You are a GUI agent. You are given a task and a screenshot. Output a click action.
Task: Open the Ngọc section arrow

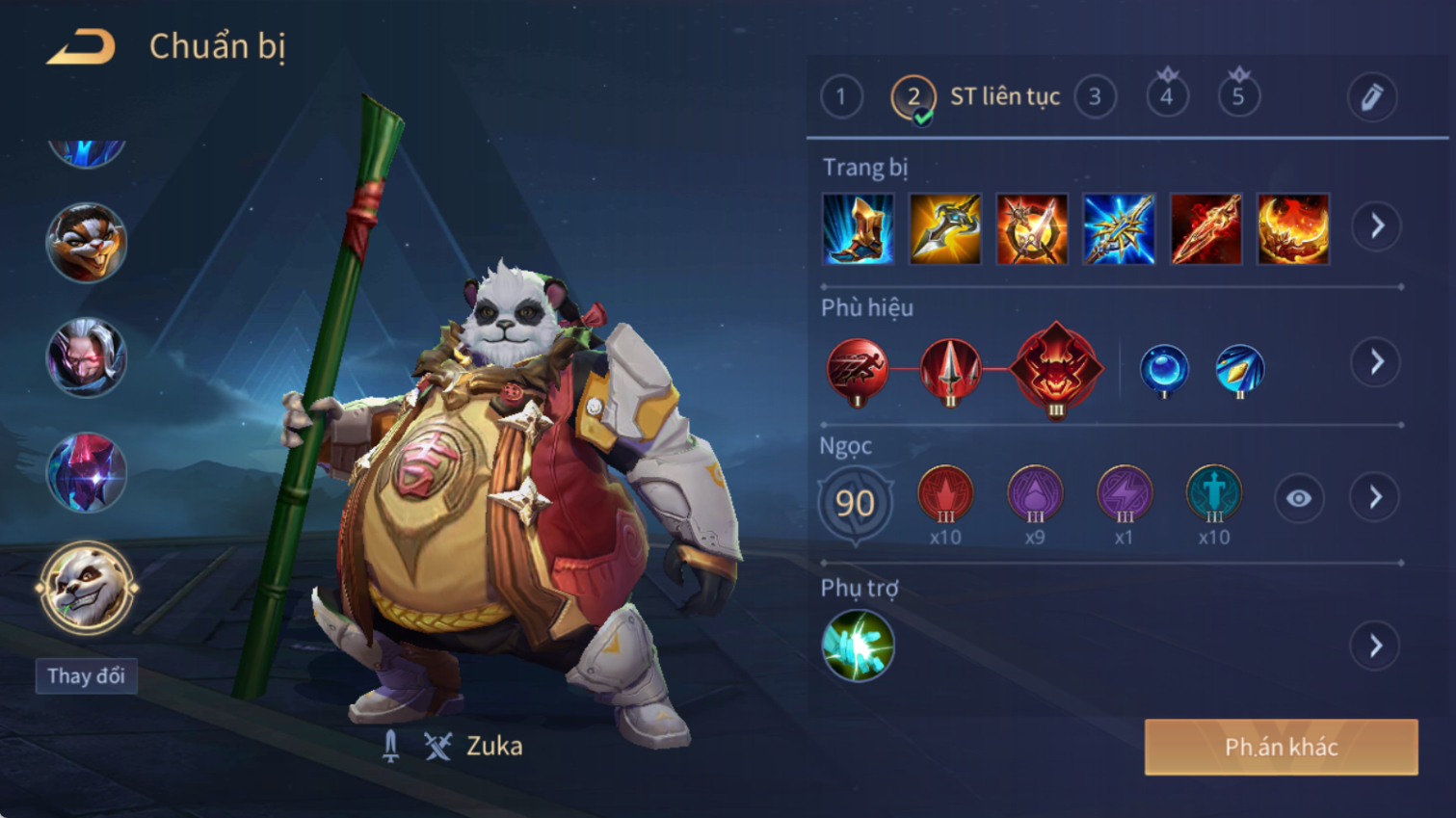[x=1376, y=497]
